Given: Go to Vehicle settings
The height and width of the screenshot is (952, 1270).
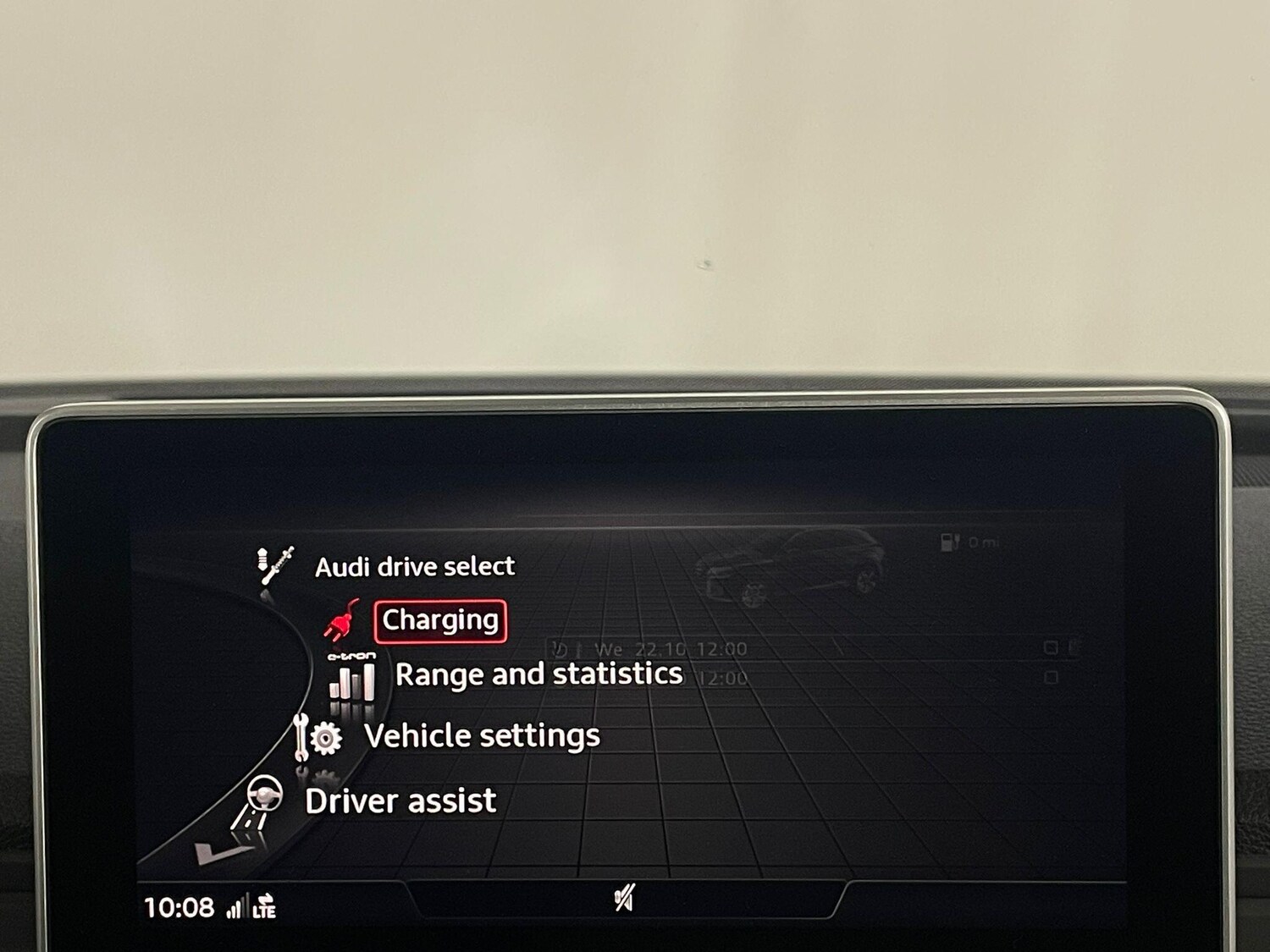Looking at the screenshot, I should [482, 735].
